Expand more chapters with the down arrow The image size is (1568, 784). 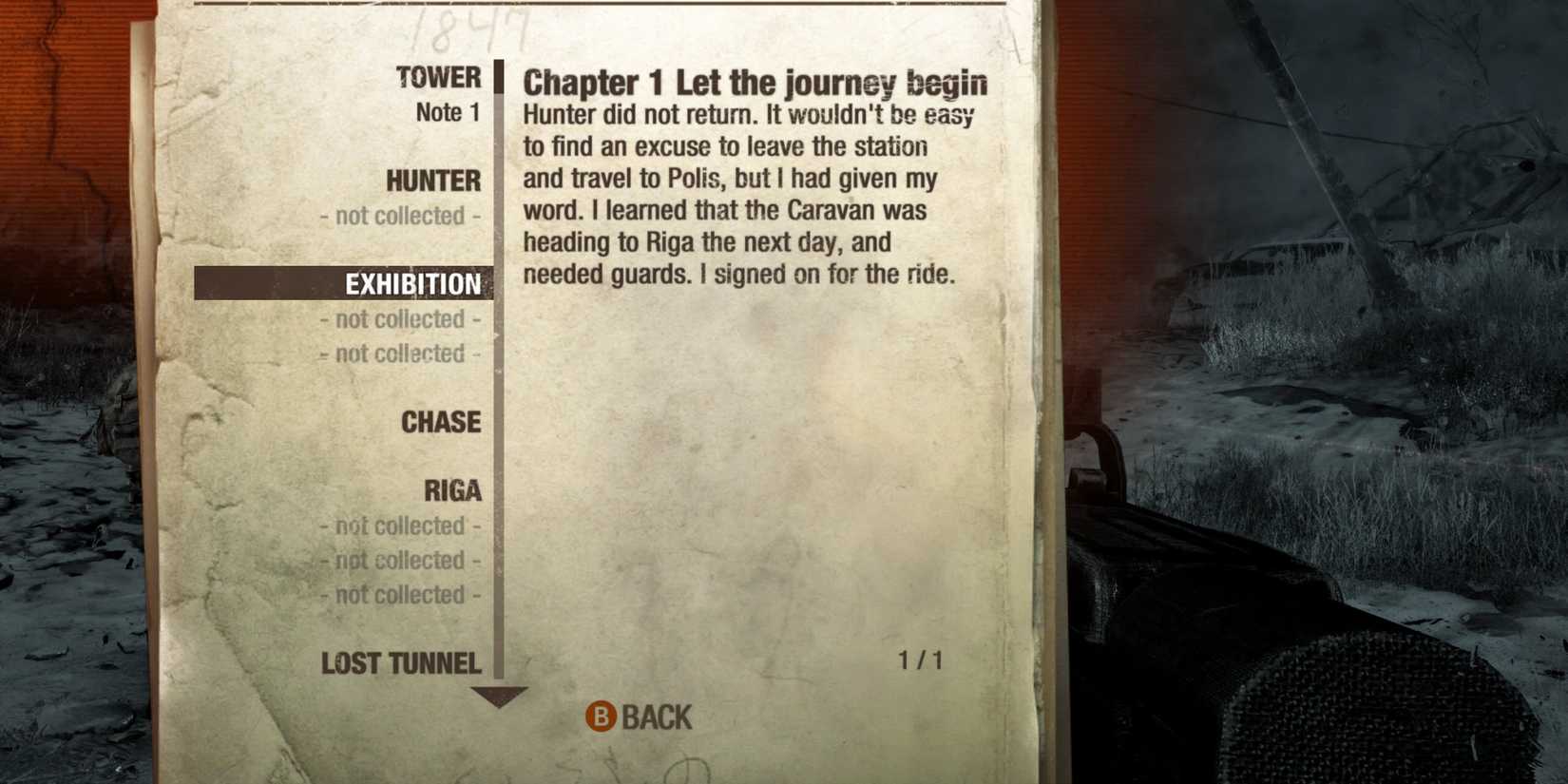497,698
